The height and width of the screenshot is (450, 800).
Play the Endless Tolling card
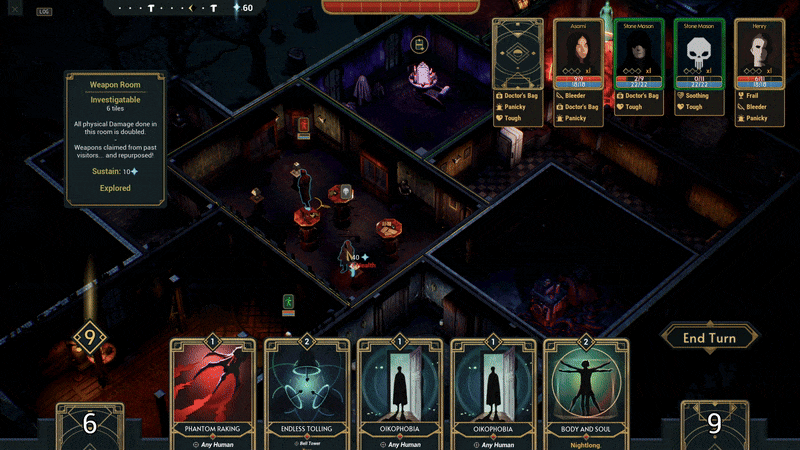(306, 395)
